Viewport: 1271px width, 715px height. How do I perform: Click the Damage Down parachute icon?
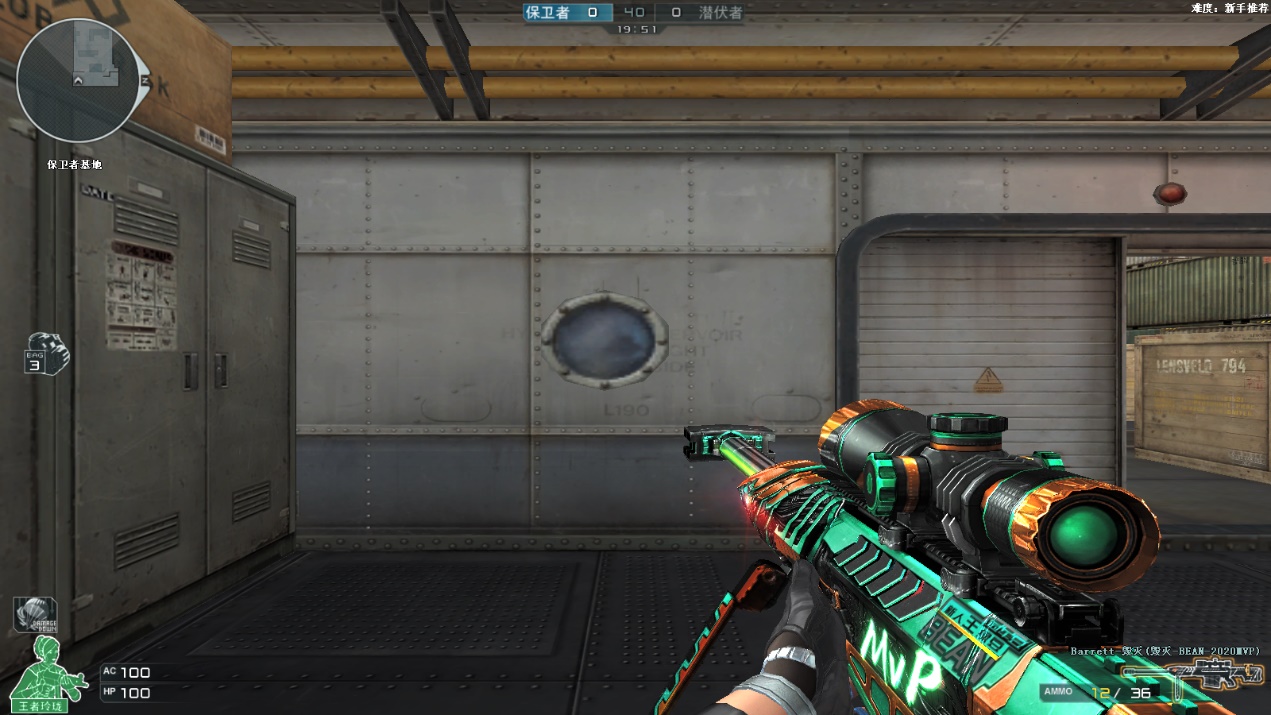[35, 615]
